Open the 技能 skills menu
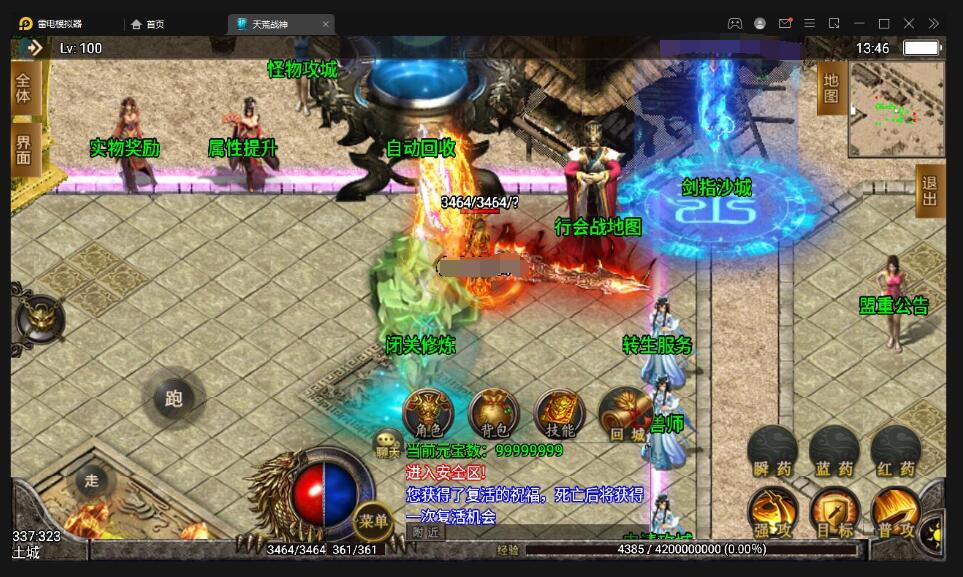Screen dimensions: 963x577 [560, 413]
